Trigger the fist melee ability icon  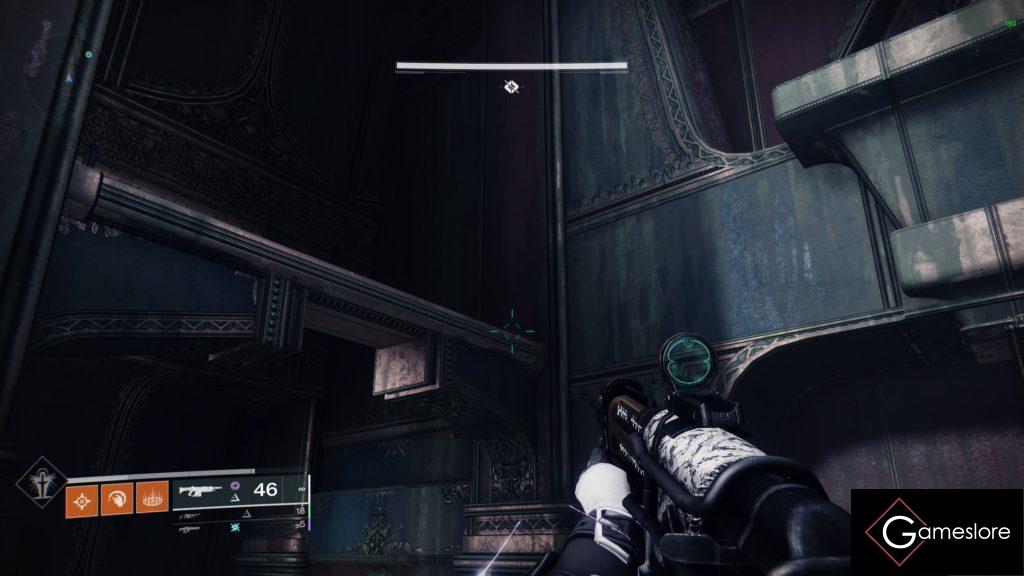[x=118, y=496]
